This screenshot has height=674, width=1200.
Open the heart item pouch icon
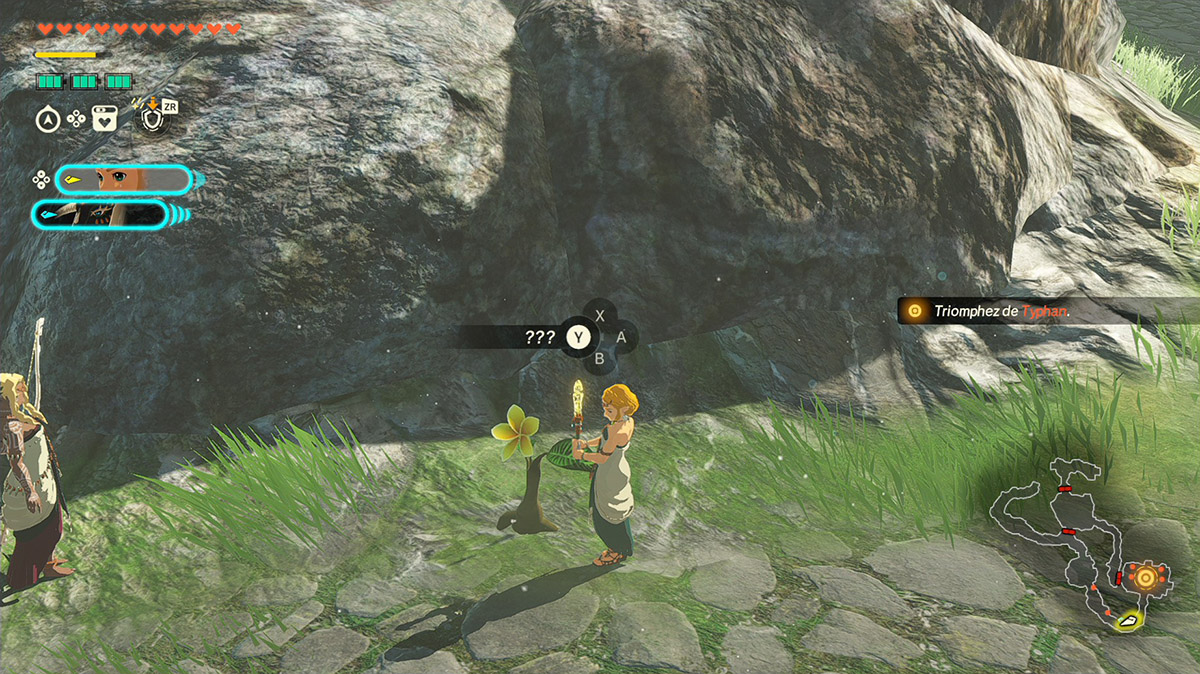click(x=104, y=119)
